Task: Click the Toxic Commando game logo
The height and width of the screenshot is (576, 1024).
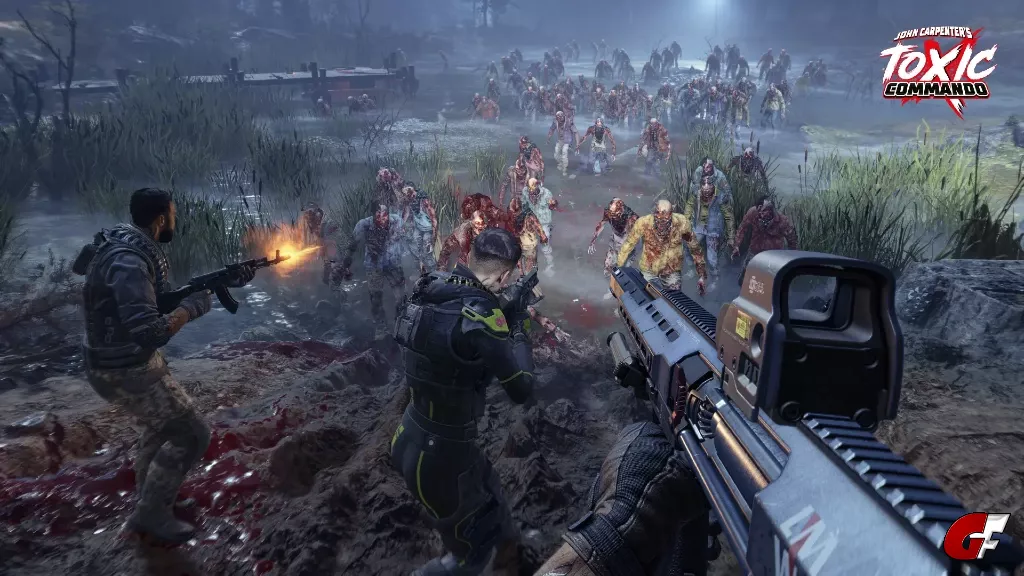Action: click(937, 69)
